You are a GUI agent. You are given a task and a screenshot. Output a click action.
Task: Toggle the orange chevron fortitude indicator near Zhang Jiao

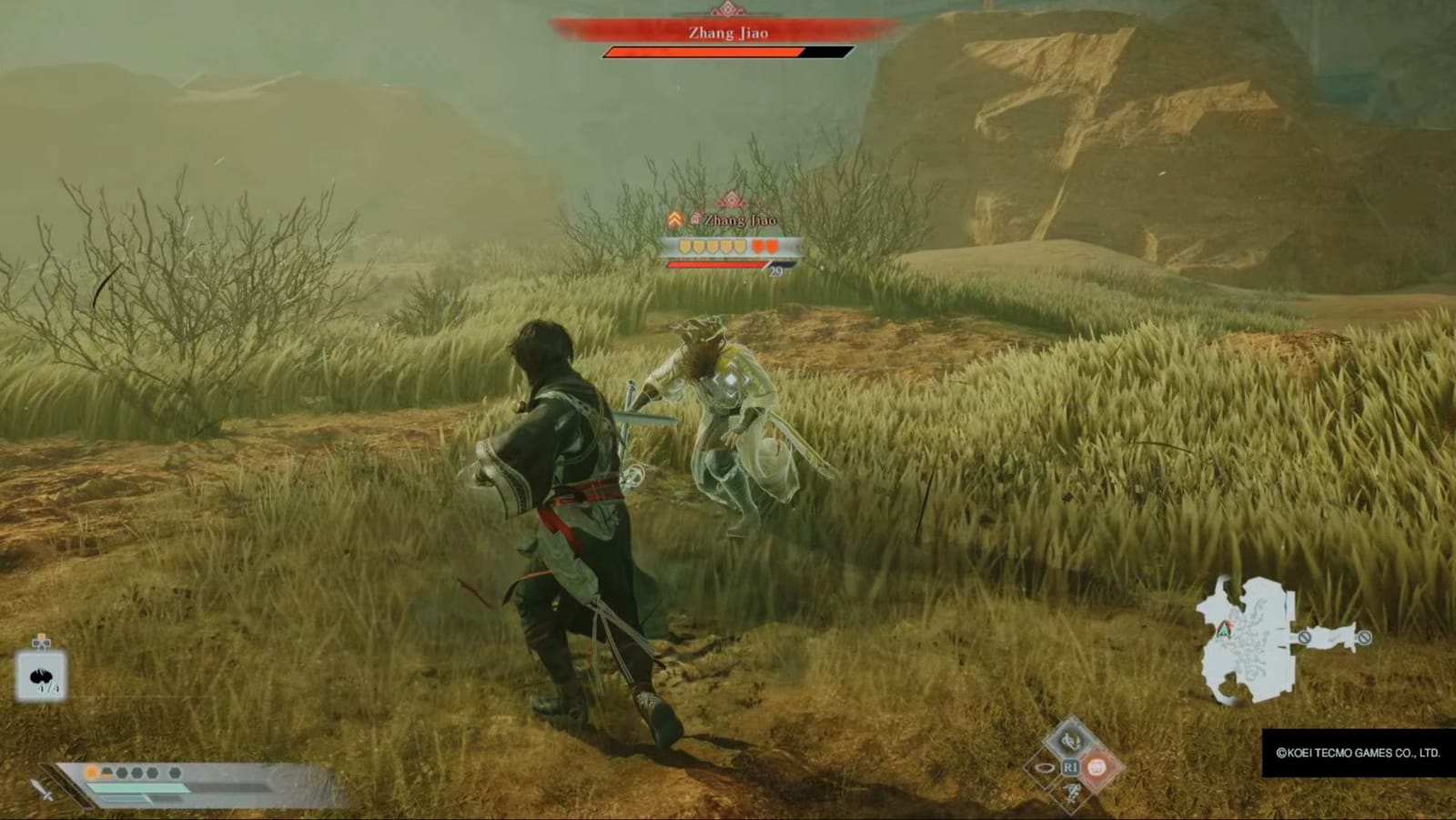[675, 218]
